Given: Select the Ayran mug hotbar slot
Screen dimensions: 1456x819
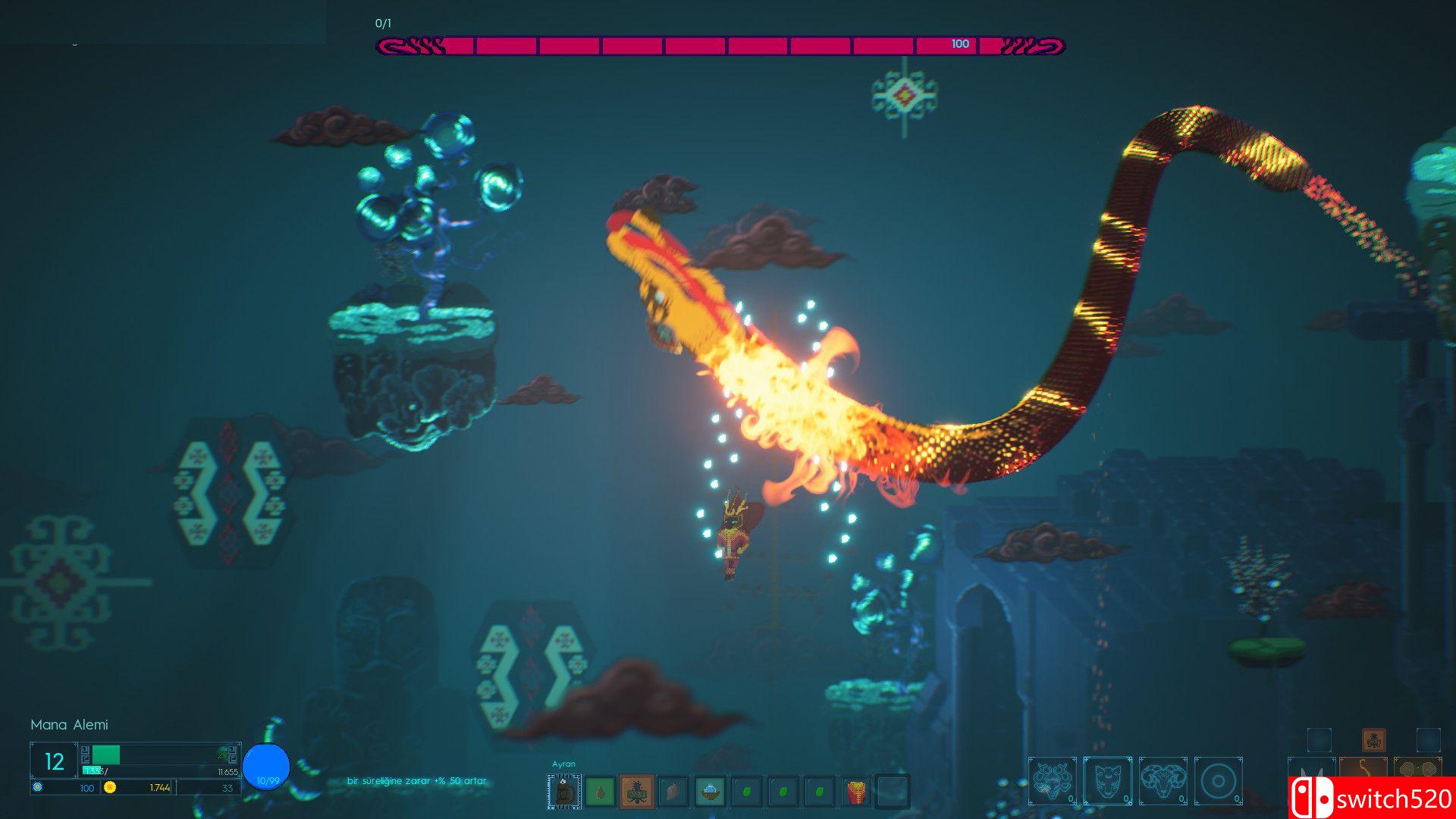Looking at the screenshot, I should click(563, 792).
